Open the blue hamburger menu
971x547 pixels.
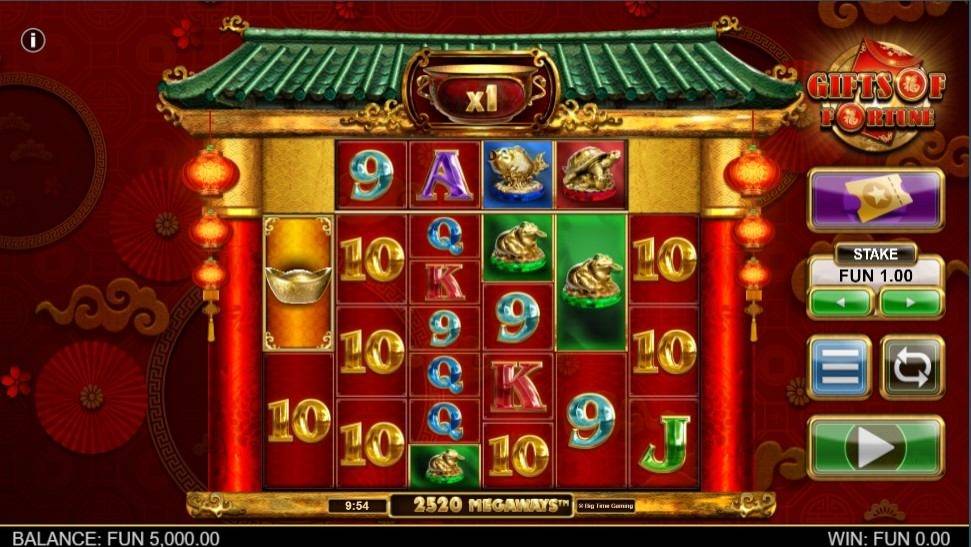840,367
